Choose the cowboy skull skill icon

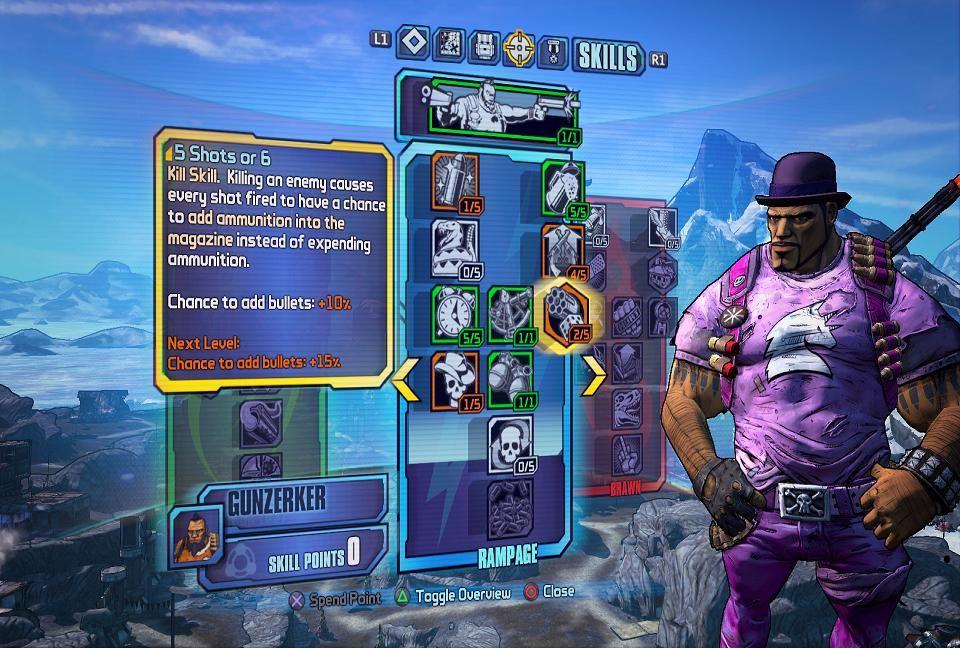[x=455, y=378]
